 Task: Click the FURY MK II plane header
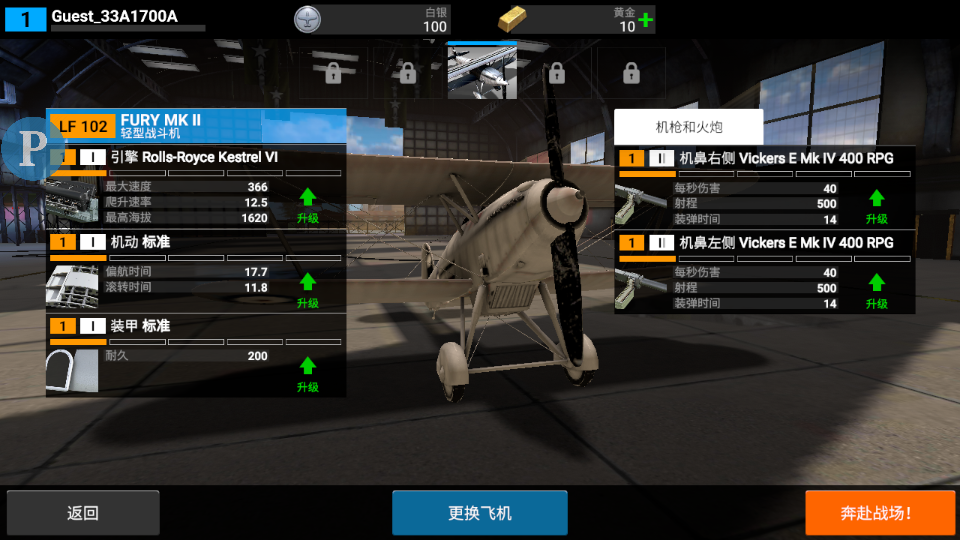[x=196, y=125]
